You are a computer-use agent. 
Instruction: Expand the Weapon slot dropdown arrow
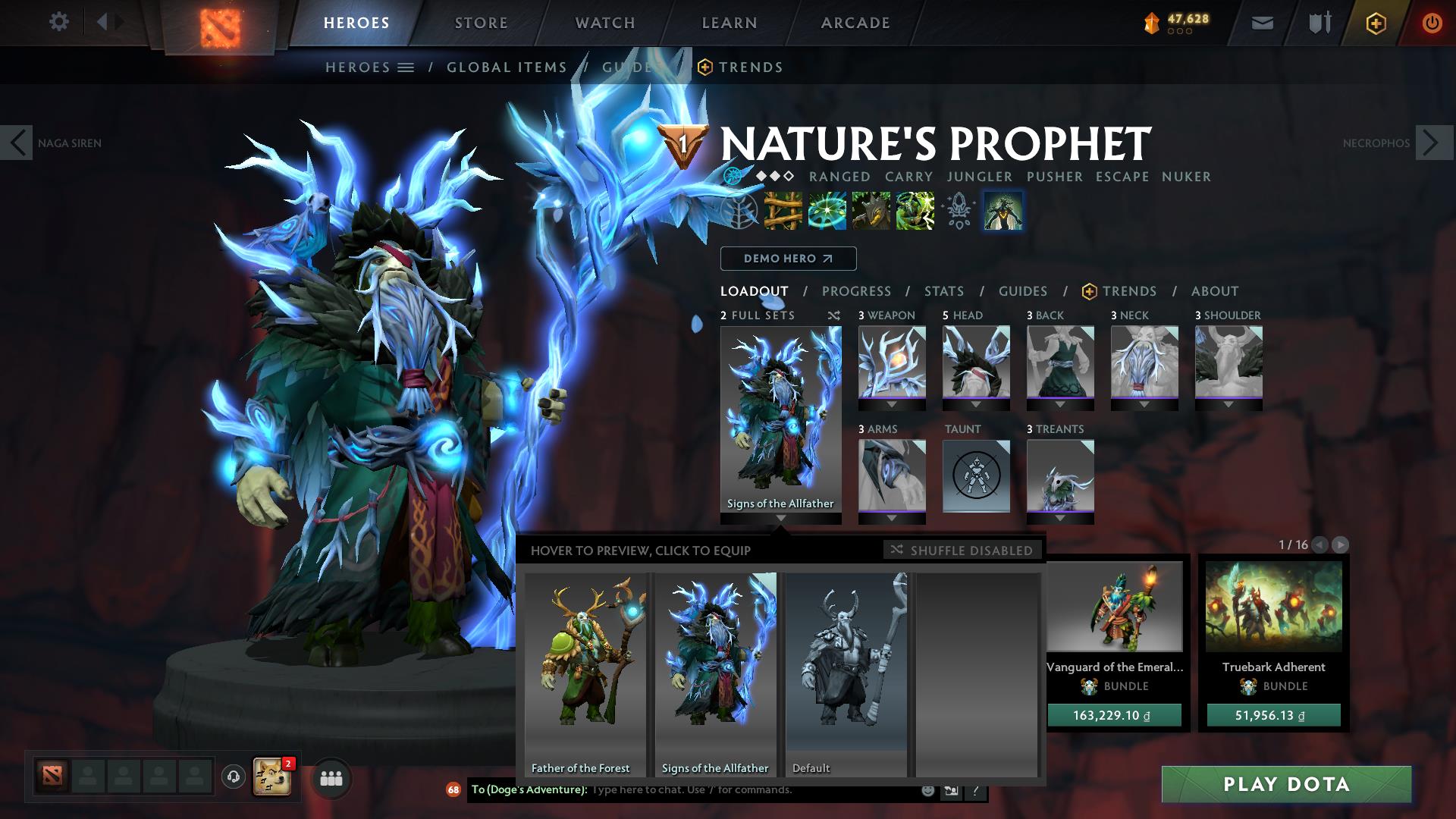point(892,406)
